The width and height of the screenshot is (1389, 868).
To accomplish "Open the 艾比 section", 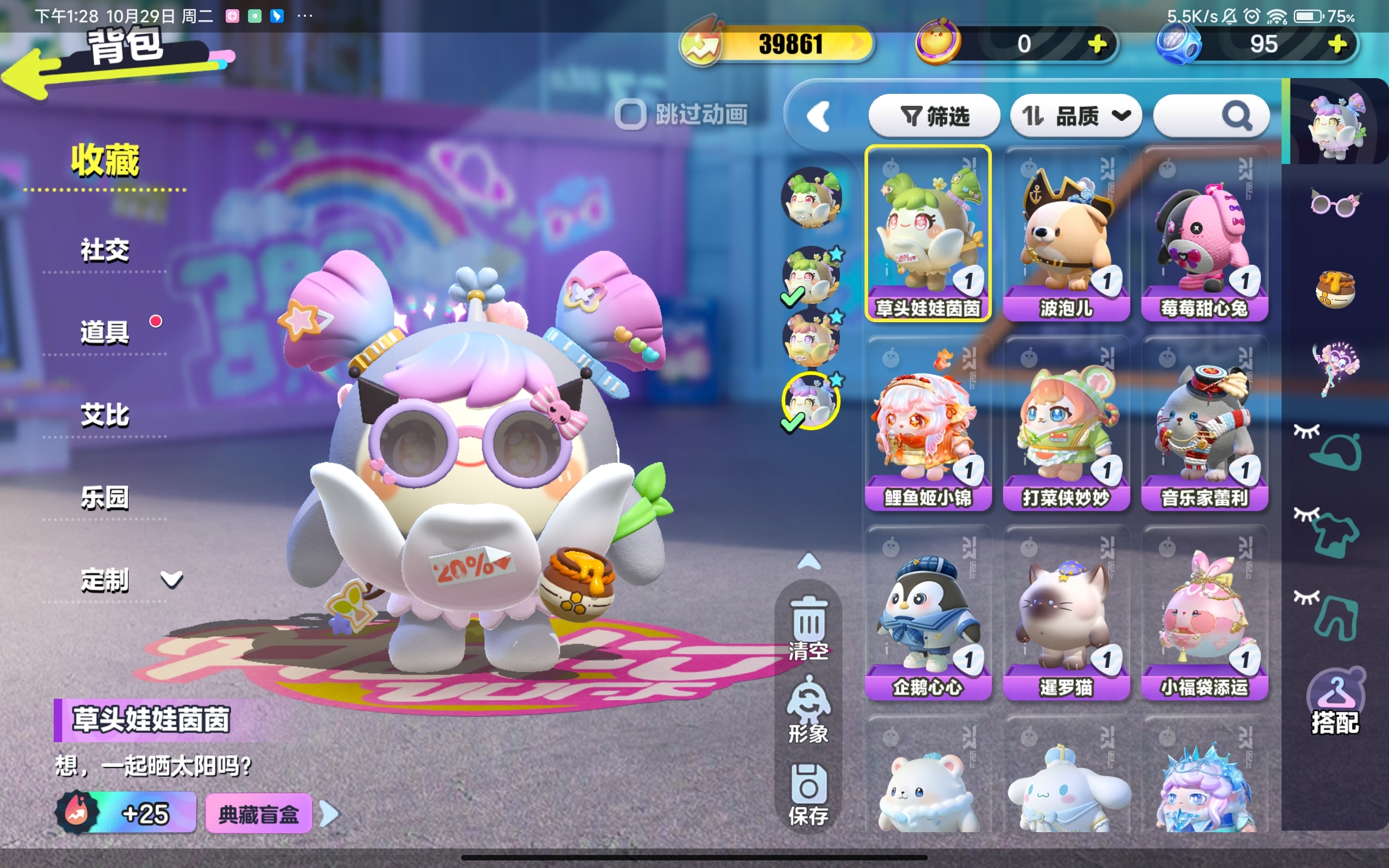I will tap(105, 415).
